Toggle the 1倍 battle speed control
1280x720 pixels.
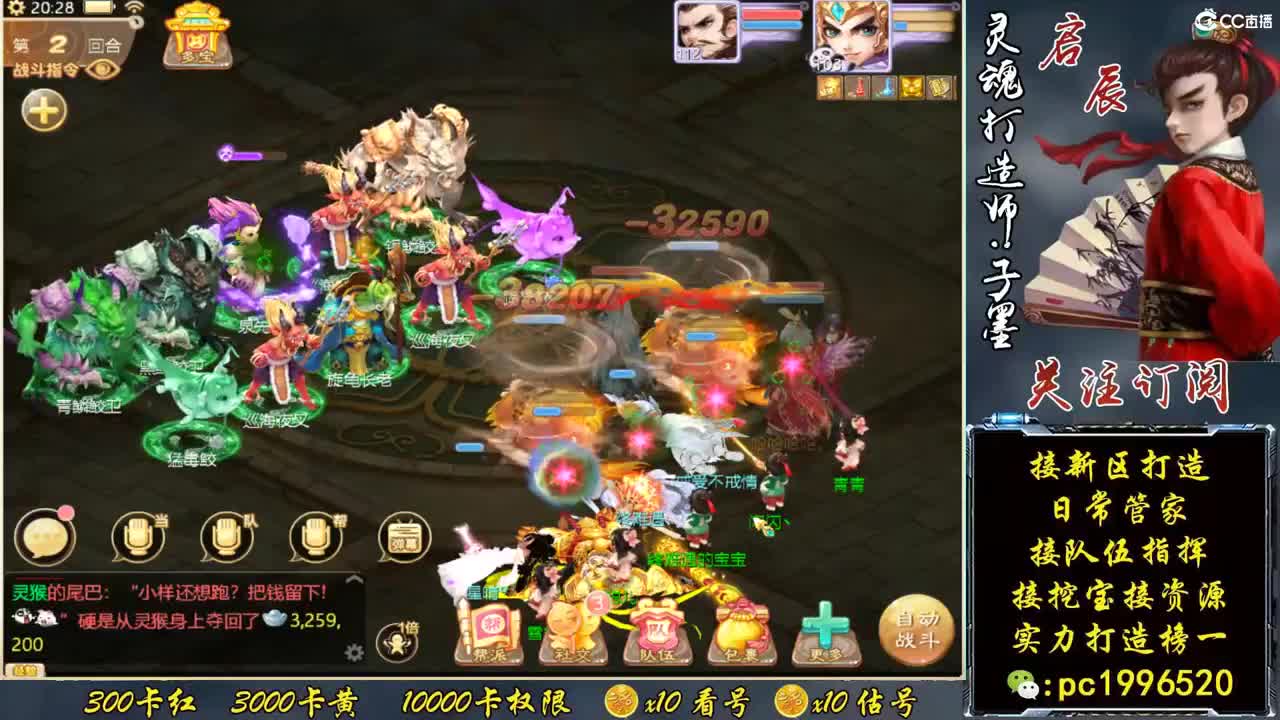[396, 641]
